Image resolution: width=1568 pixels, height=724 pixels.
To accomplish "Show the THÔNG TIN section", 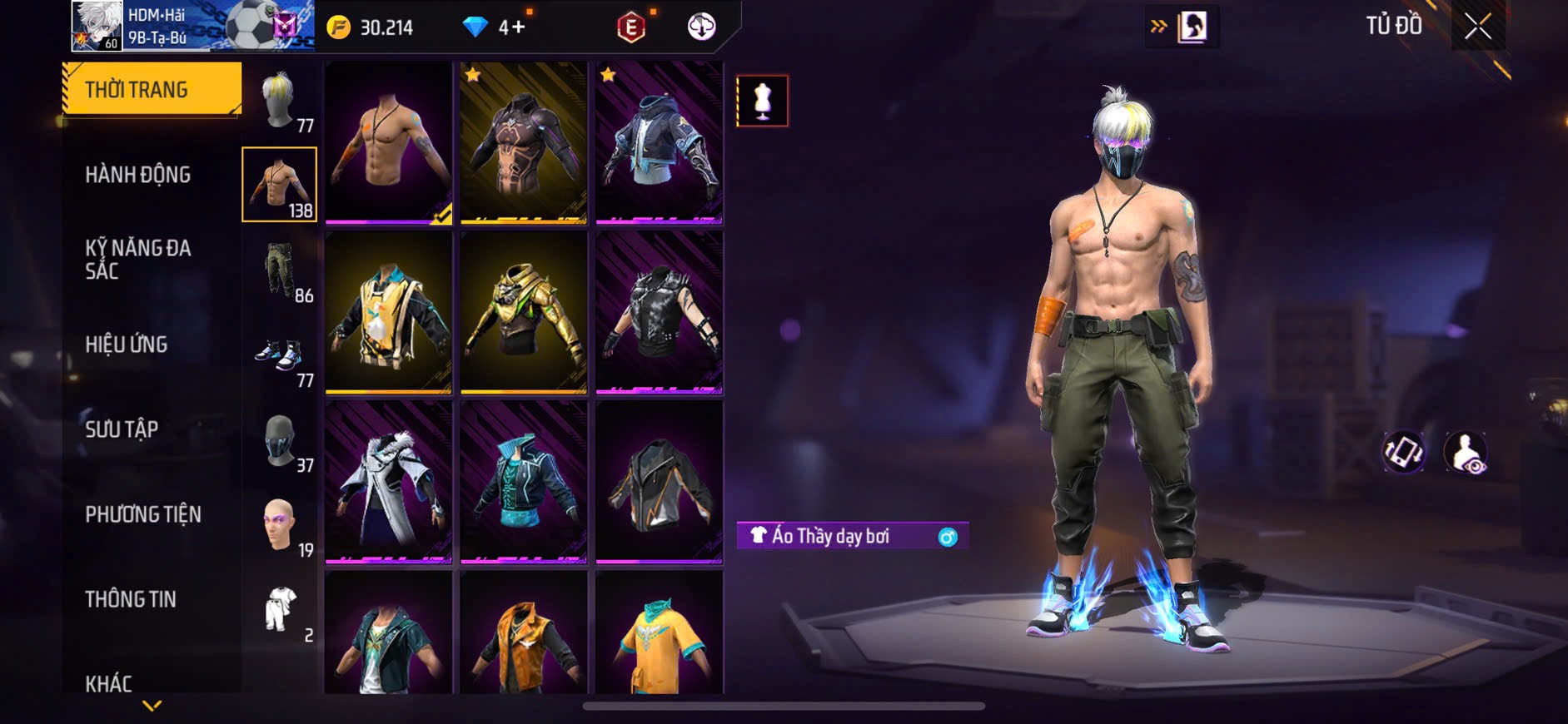I will point(131,599).
